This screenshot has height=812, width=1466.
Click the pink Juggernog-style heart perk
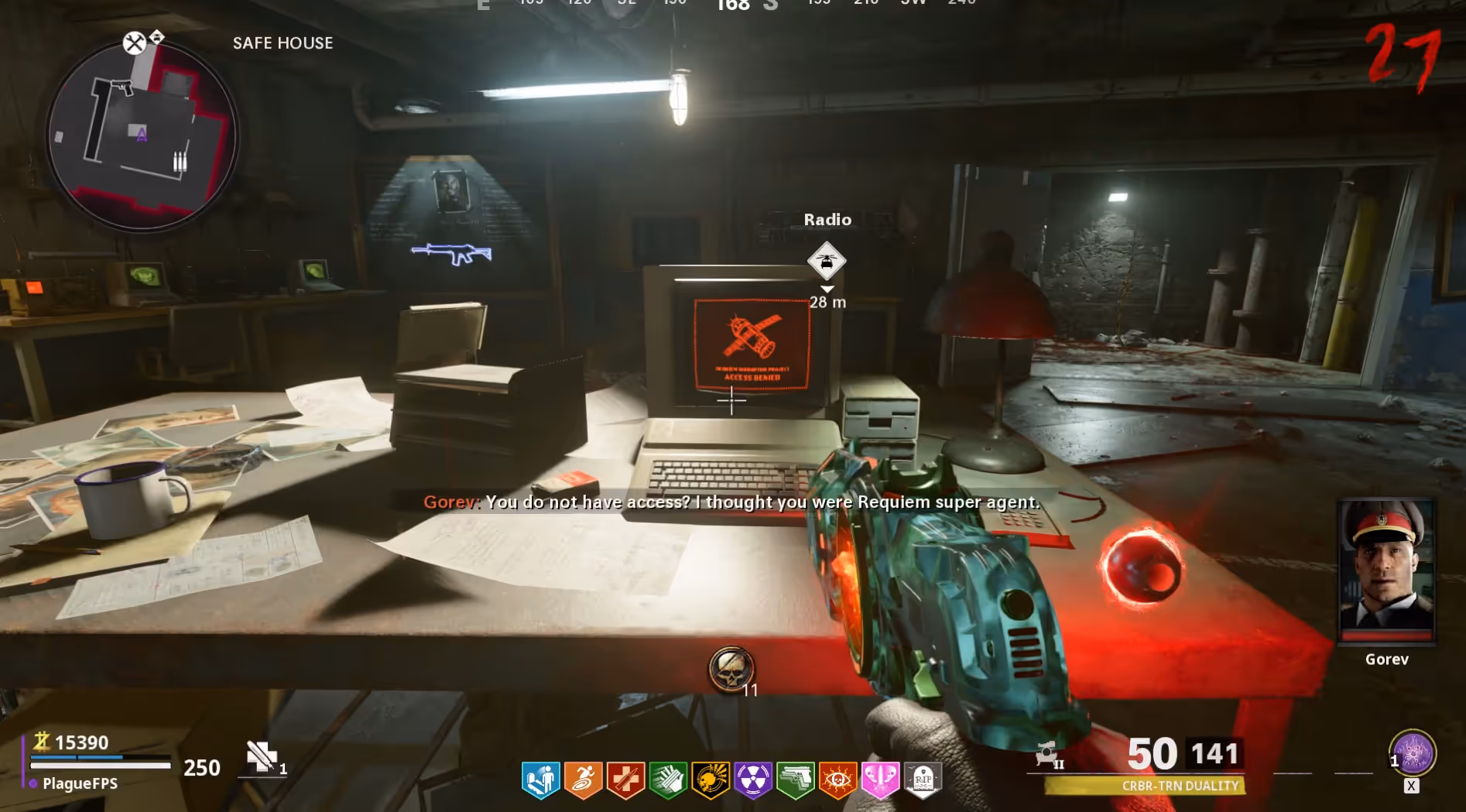point(881,779)
